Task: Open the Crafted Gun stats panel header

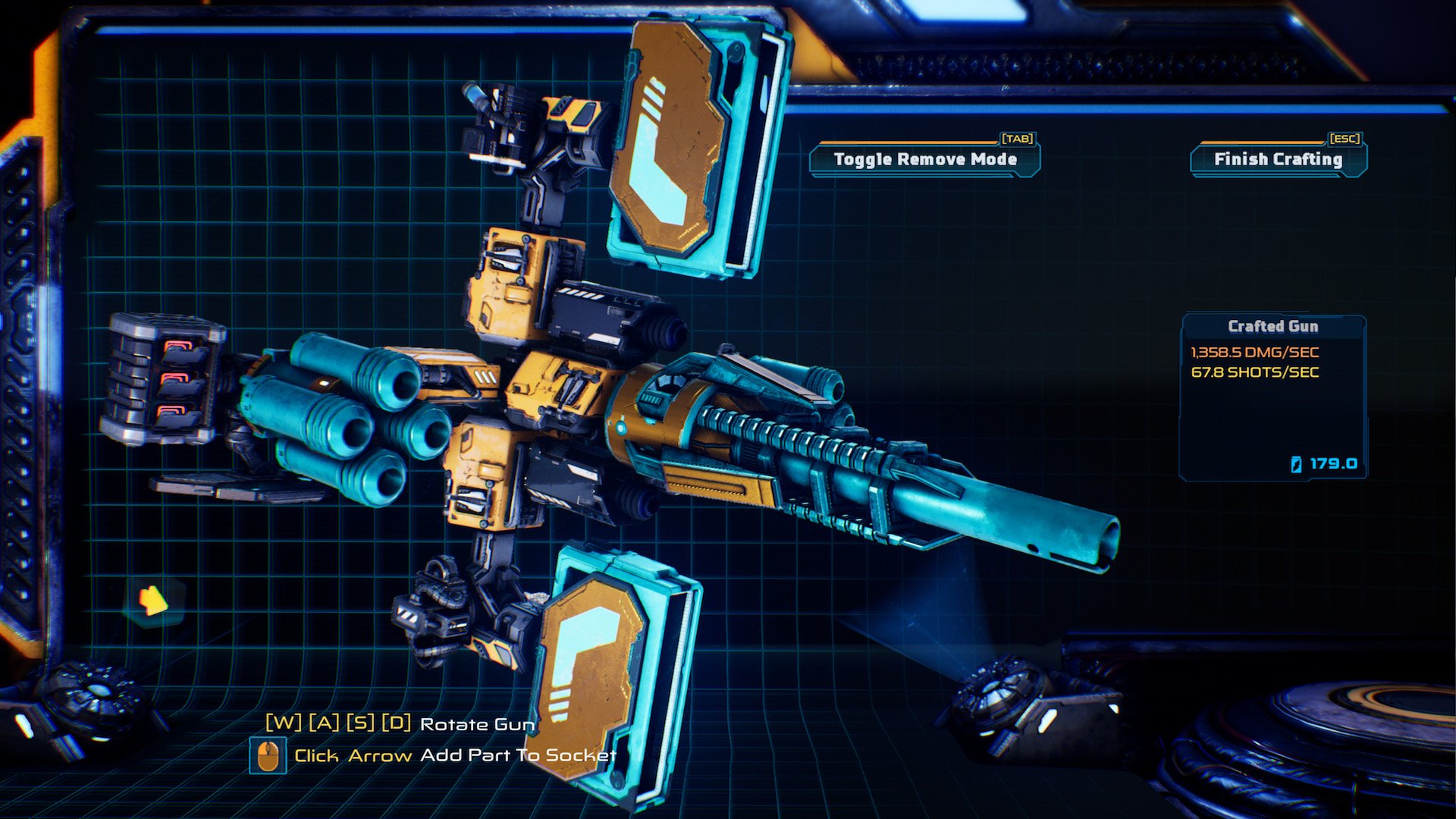Action: 1272,326
